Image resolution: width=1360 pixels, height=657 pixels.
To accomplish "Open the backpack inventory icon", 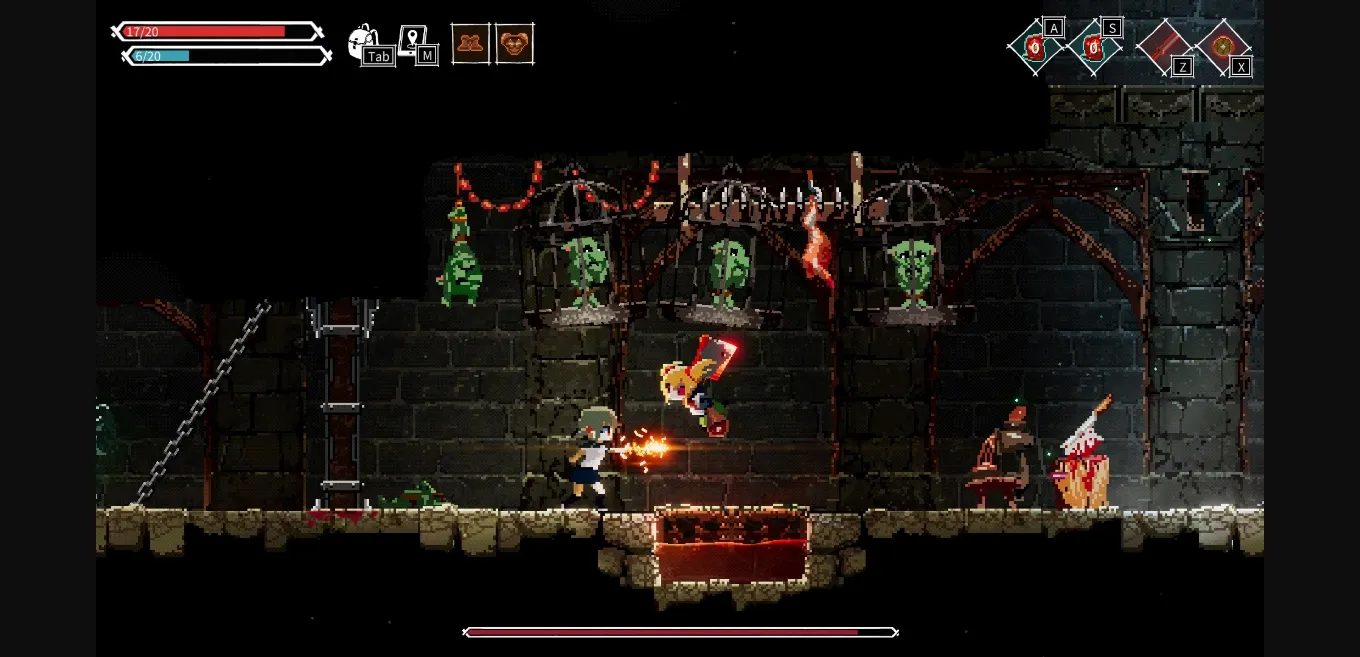I will coord(363,43).
